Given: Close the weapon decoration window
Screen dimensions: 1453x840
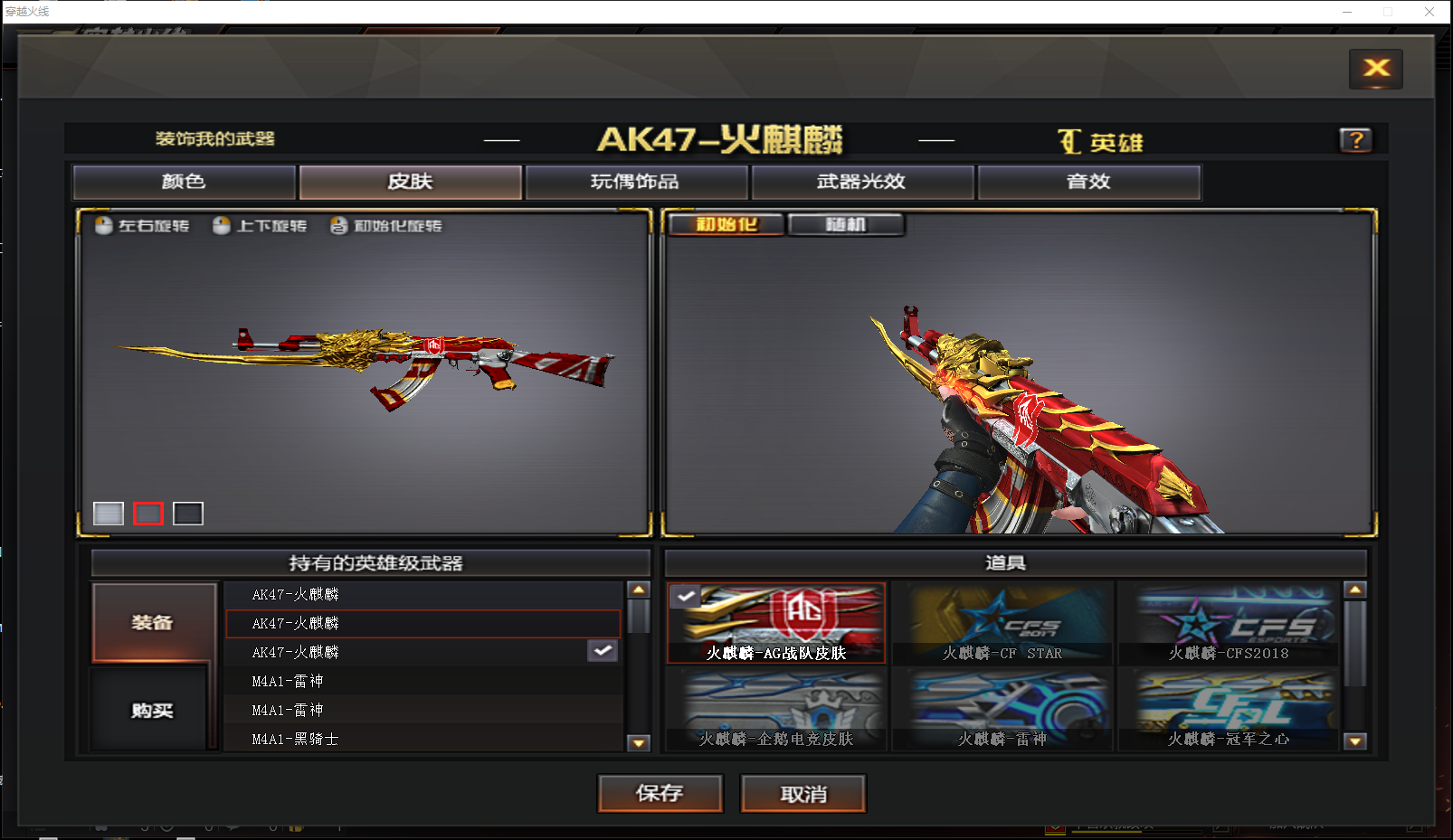Looking at the screenshot, I should tap(1375, 69).
